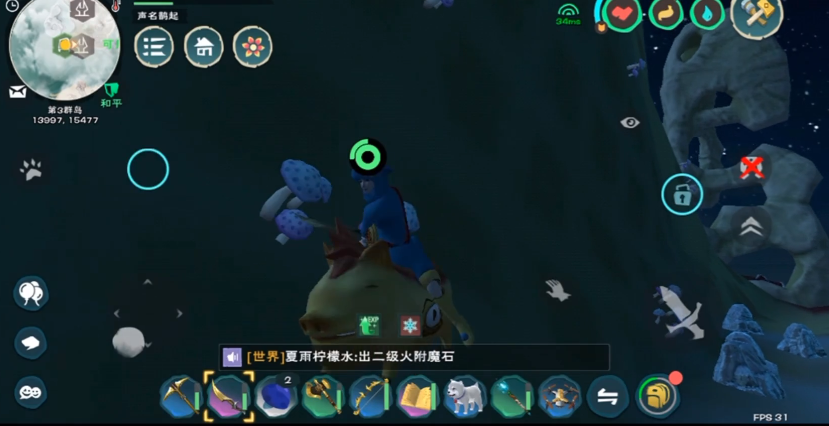Select the white wolf hotbar slot
This screenshot has width=829, height=426.
(464, 397)
